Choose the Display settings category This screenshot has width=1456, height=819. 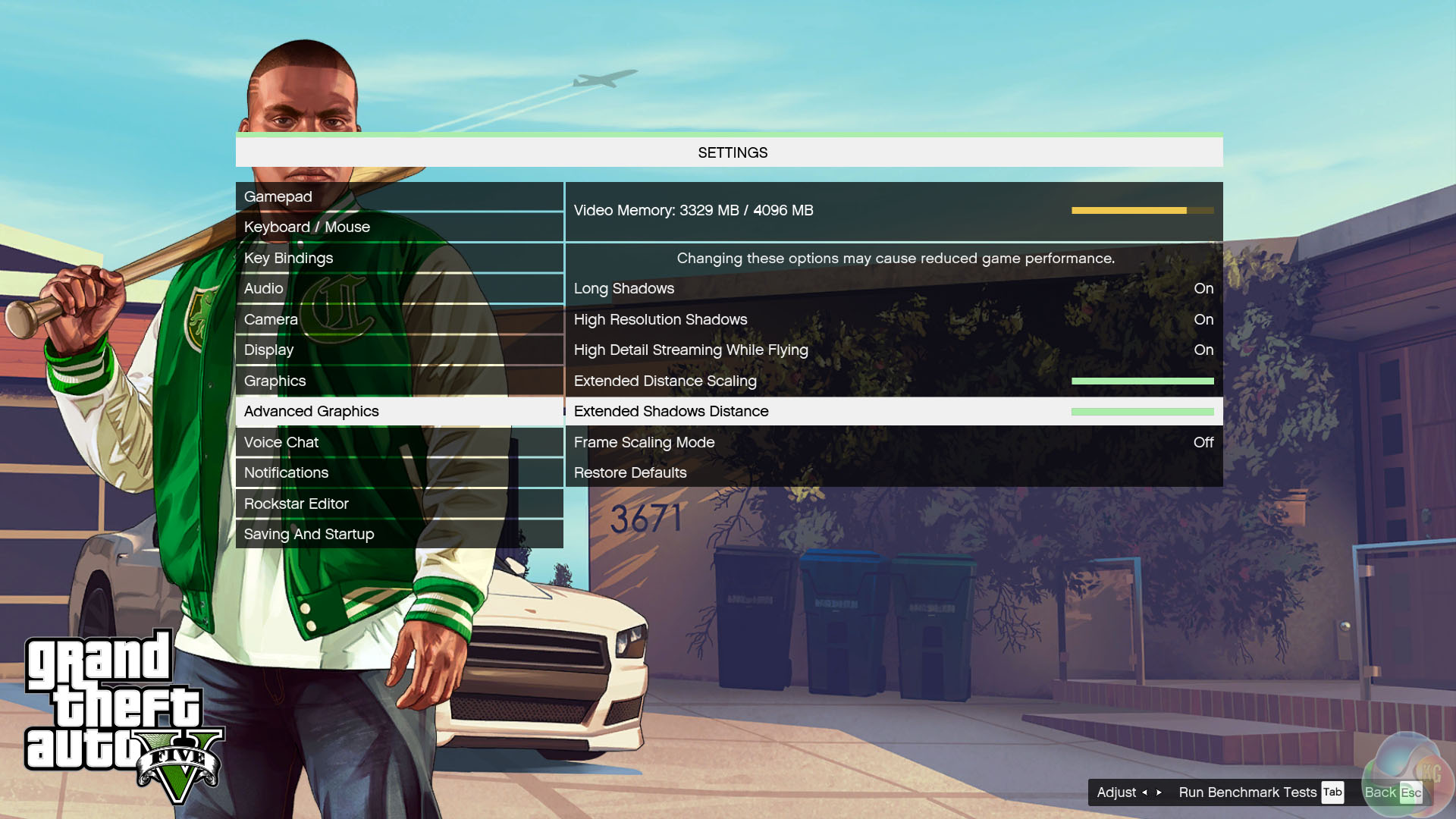pyautogui.click(x=399, y=350)
